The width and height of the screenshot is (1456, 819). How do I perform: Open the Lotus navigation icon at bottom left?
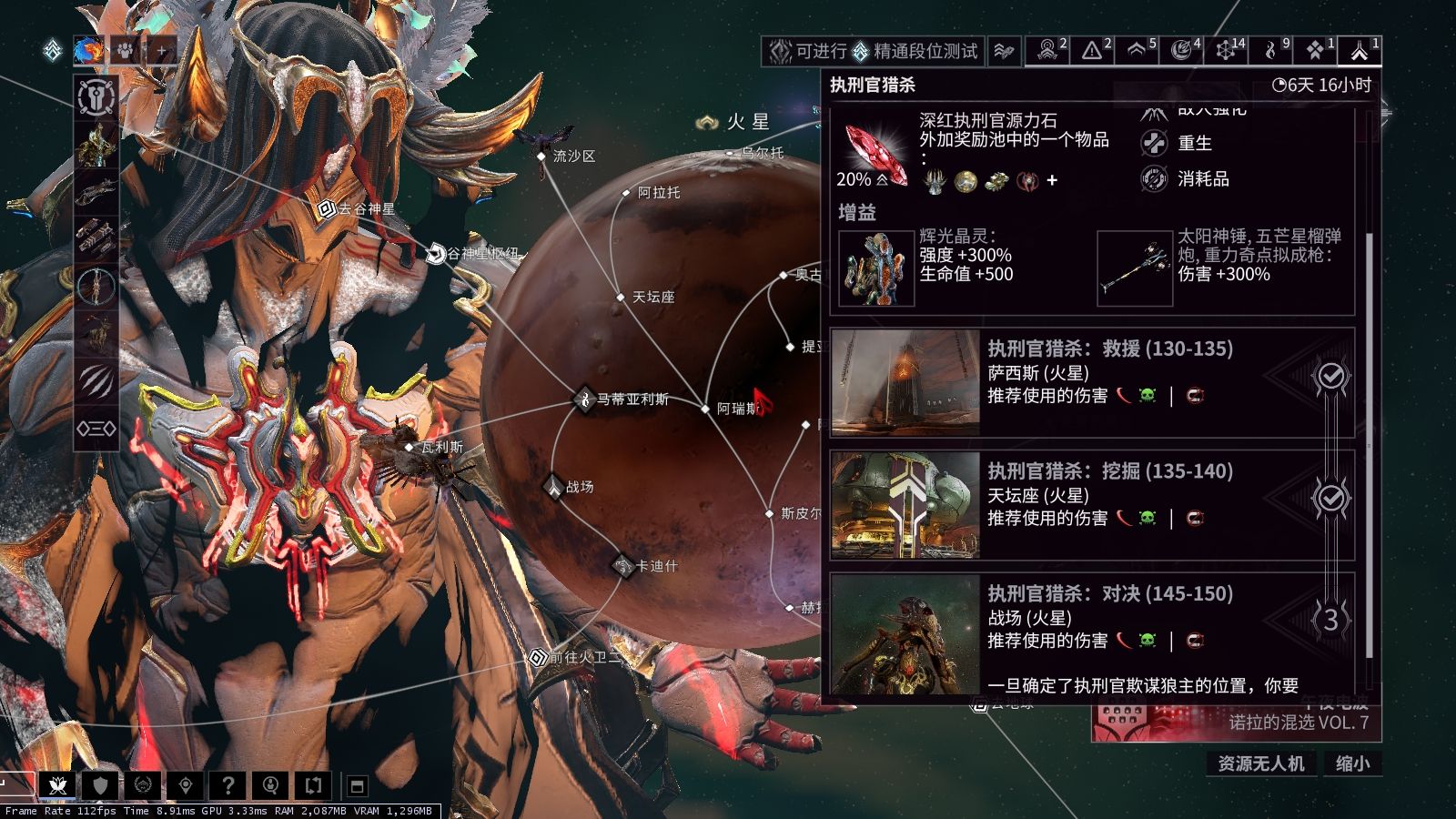[x=56, y=786]
